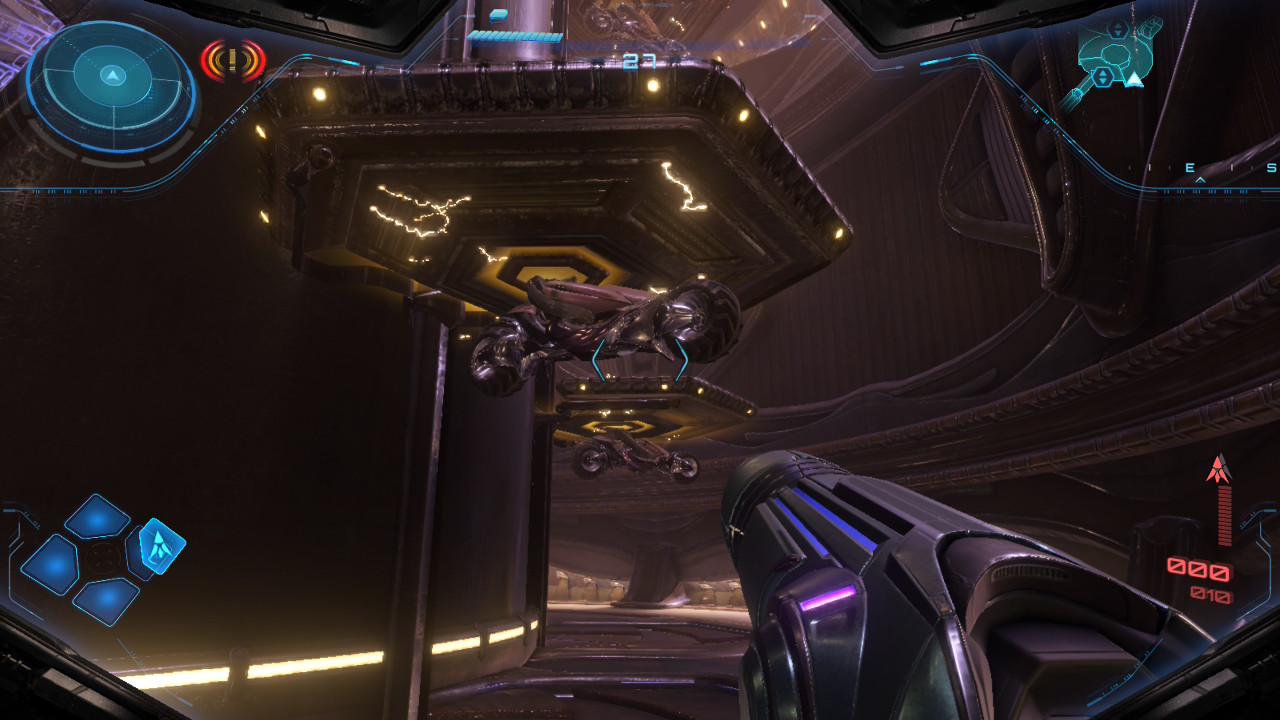Toggle the top d-pad weapon slot

coord(98,517)
